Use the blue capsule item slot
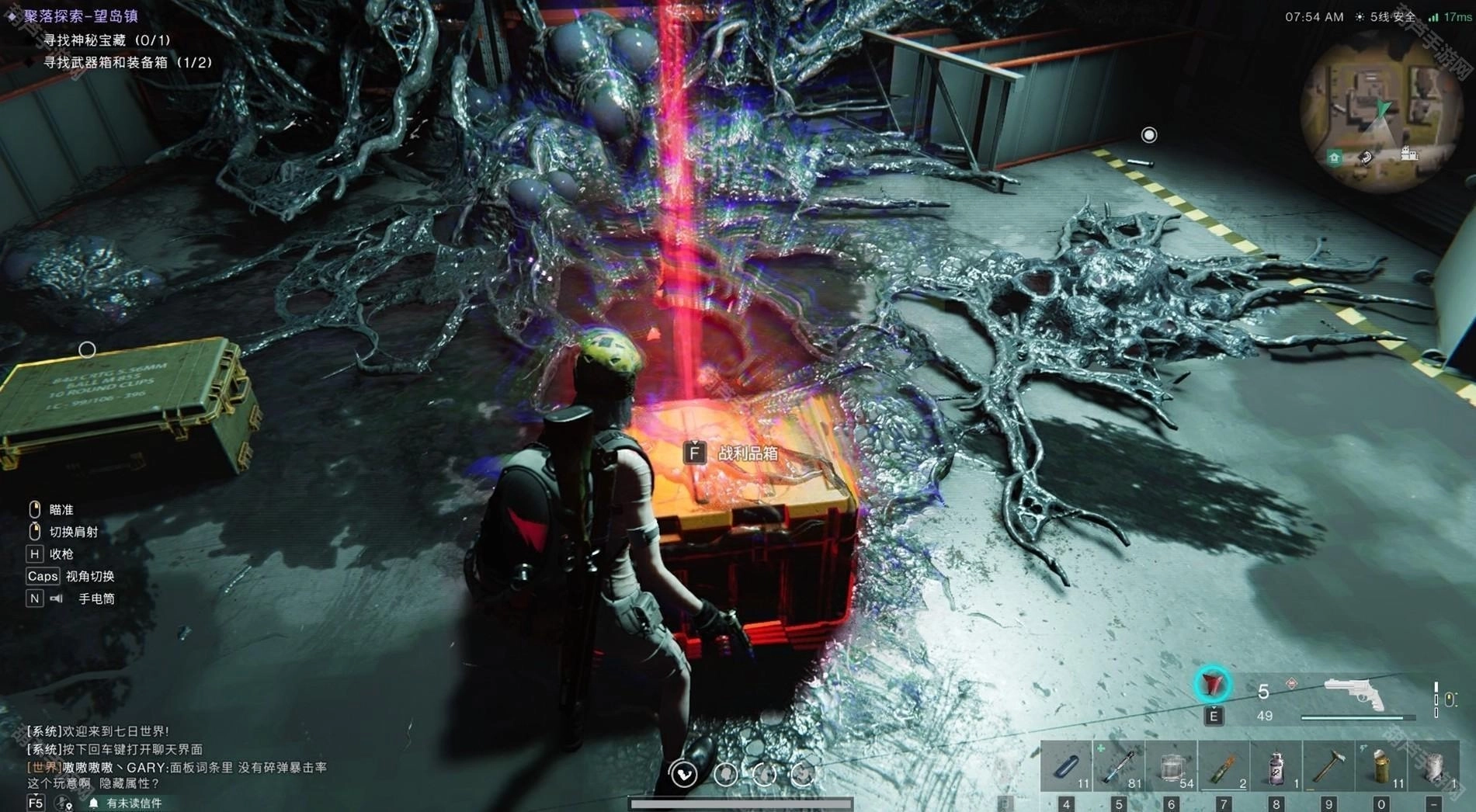This screenshot has height=812, width=1476. [1066, 767]
